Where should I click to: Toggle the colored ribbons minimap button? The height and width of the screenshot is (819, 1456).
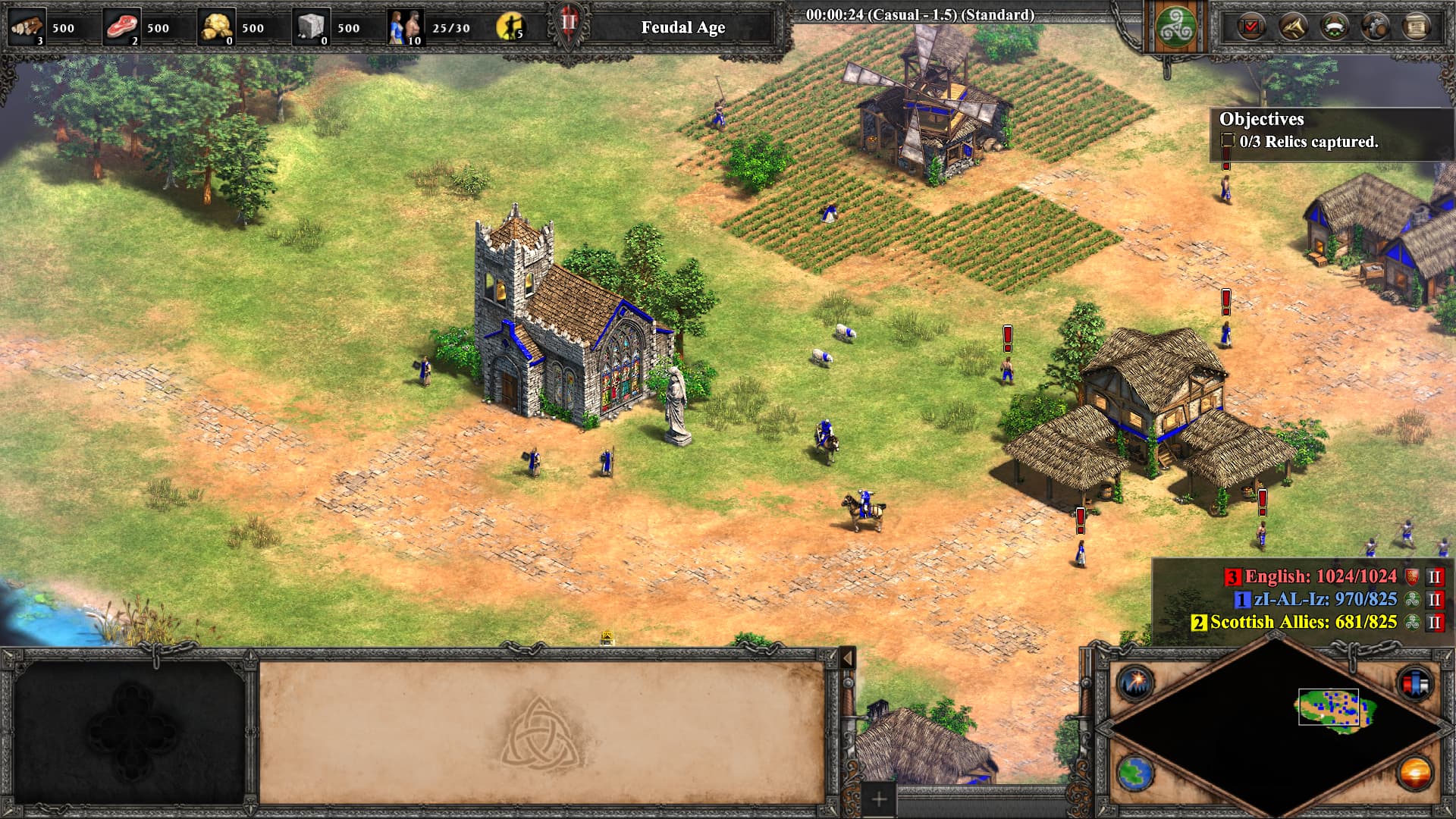[x=1415, y=682]
